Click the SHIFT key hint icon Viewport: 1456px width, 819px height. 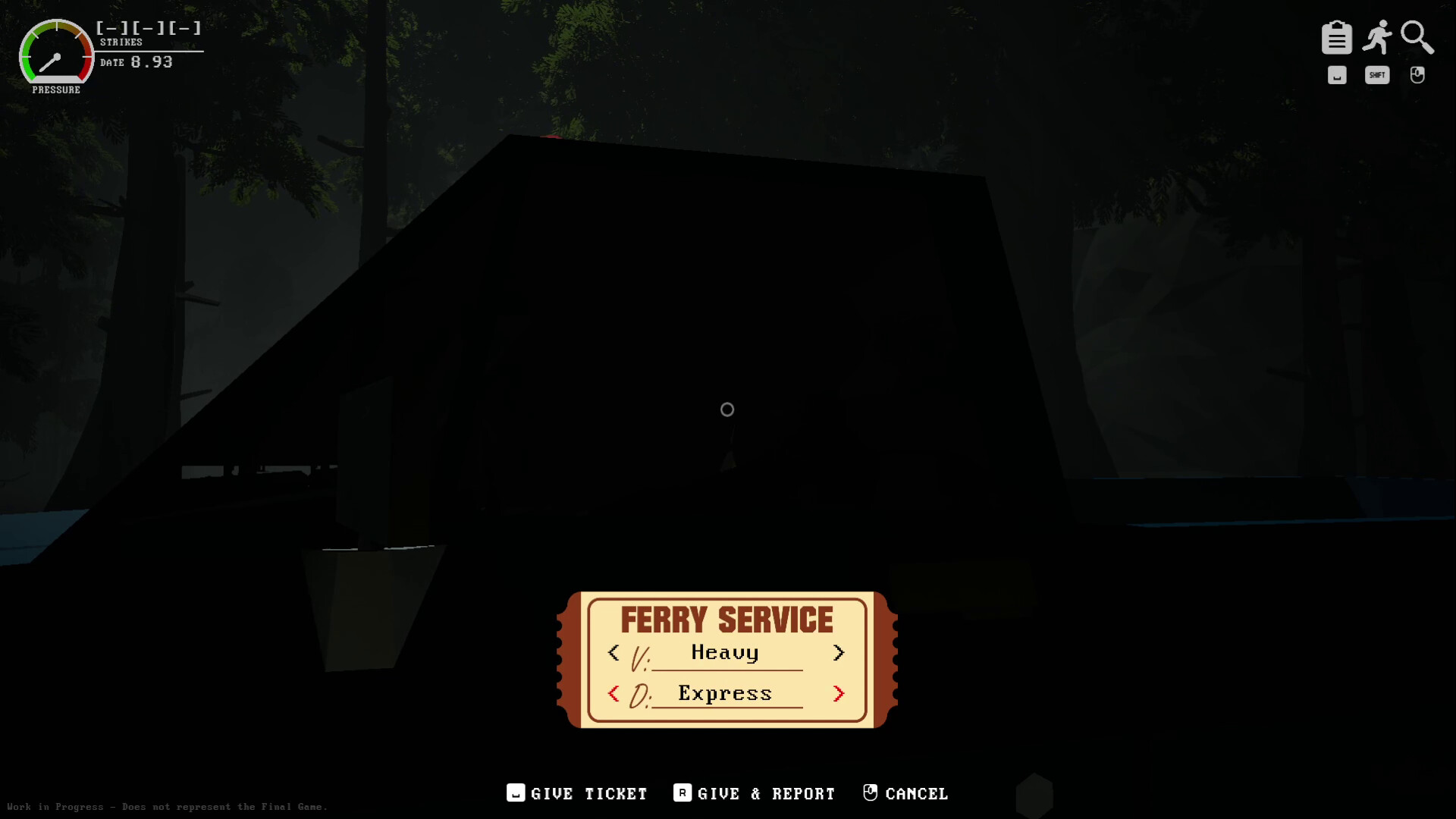click(1377, 74)
